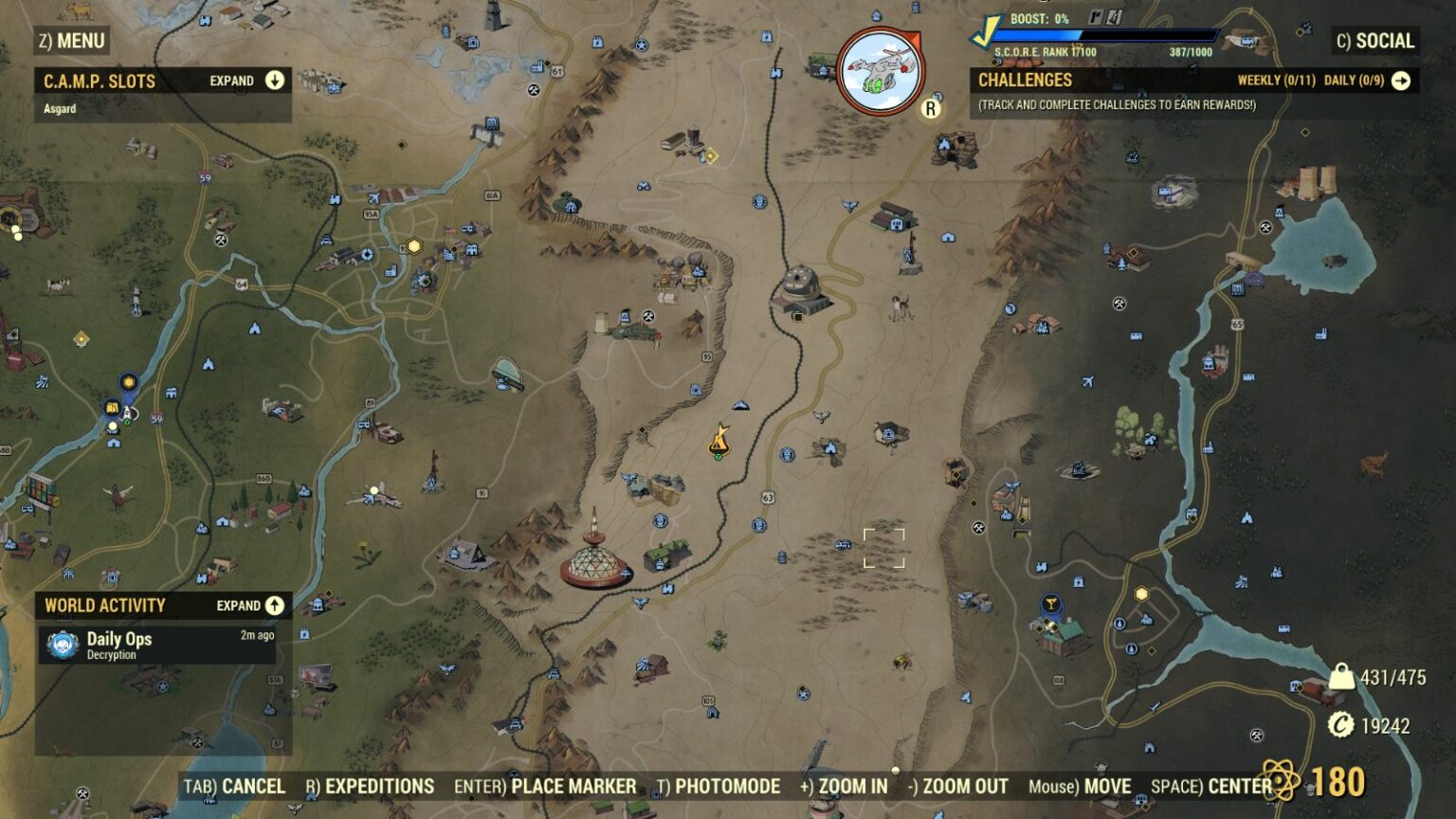Activate EXPEDITIONS from the bottom bar
The width and height of the screenshot is (1456, 819).
378,787
